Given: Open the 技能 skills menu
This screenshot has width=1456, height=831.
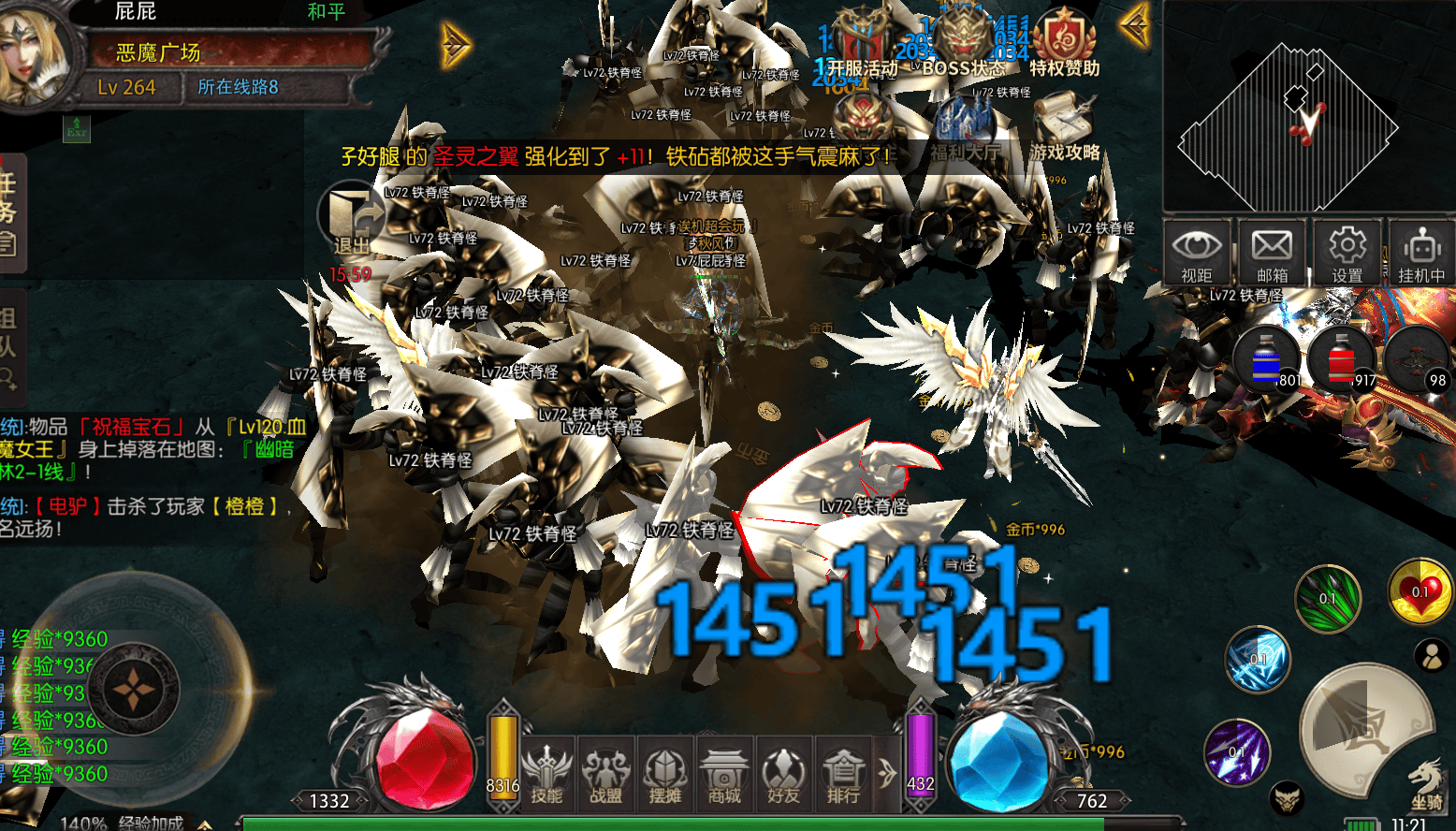Looking at the screenshot, I should (547, 775).
